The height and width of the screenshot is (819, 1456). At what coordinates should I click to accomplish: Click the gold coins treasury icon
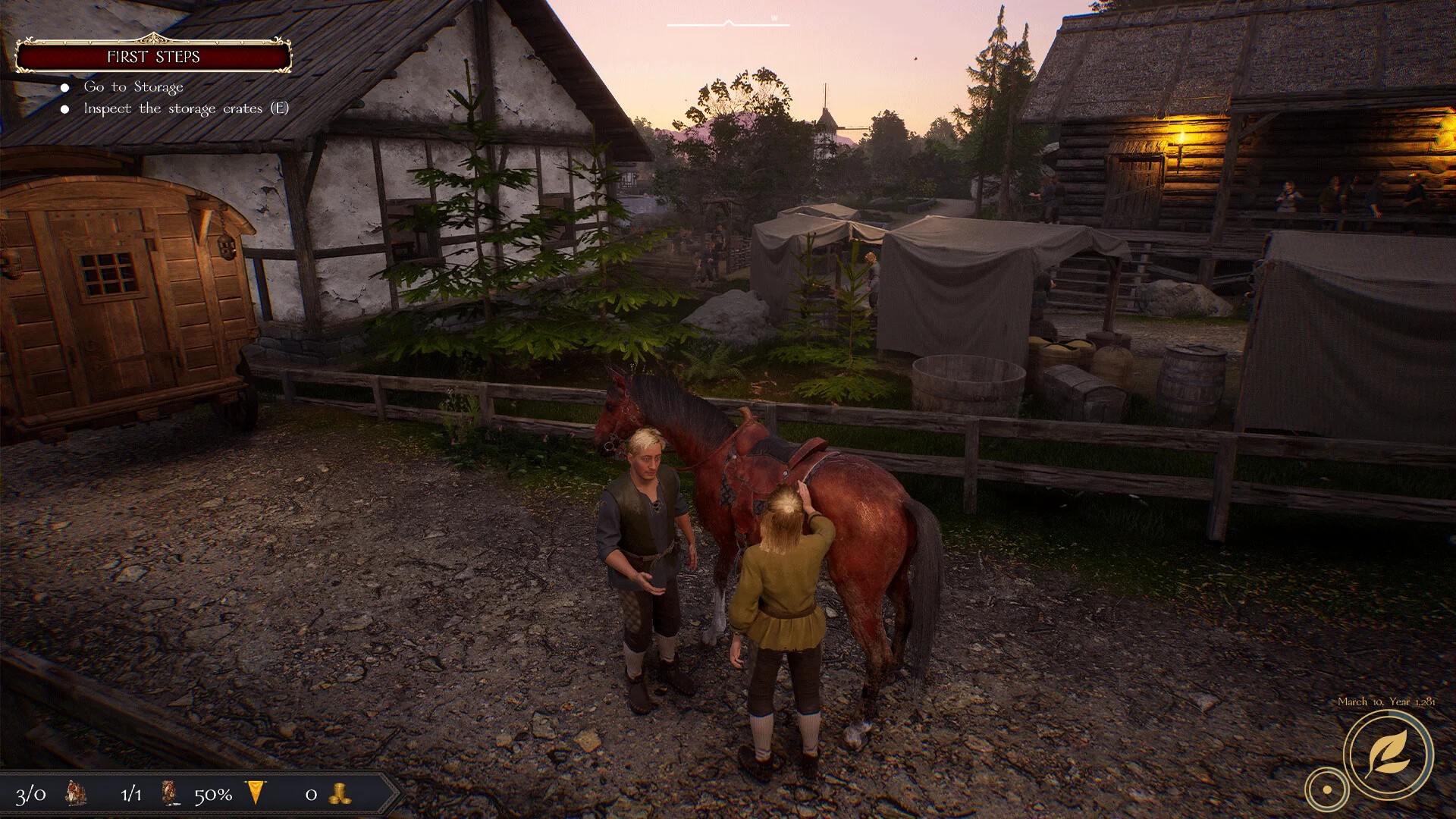click(x=339, y=794)
